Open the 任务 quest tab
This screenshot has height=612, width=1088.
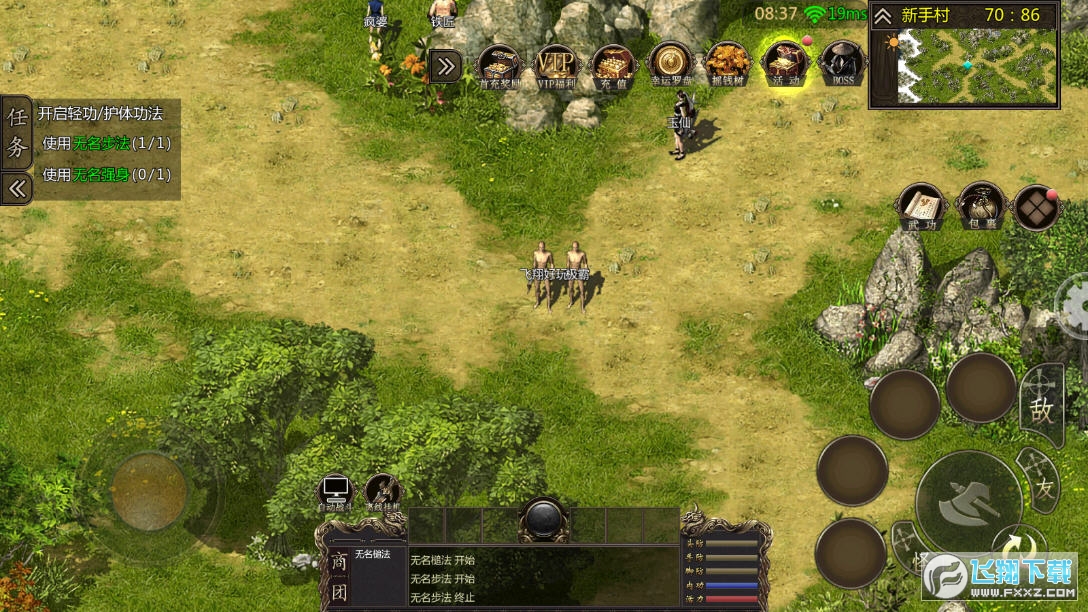[17, 131]
